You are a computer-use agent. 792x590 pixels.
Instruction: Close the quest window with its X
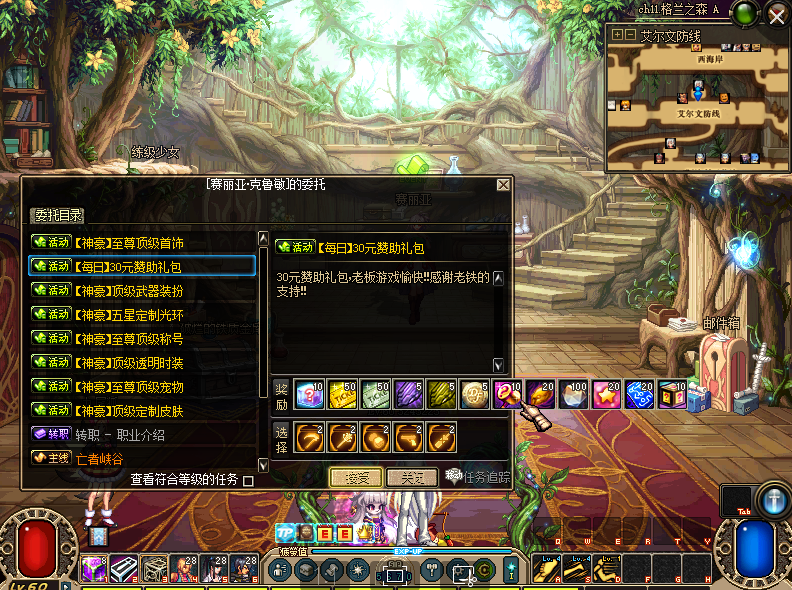[x=503, y=185]
